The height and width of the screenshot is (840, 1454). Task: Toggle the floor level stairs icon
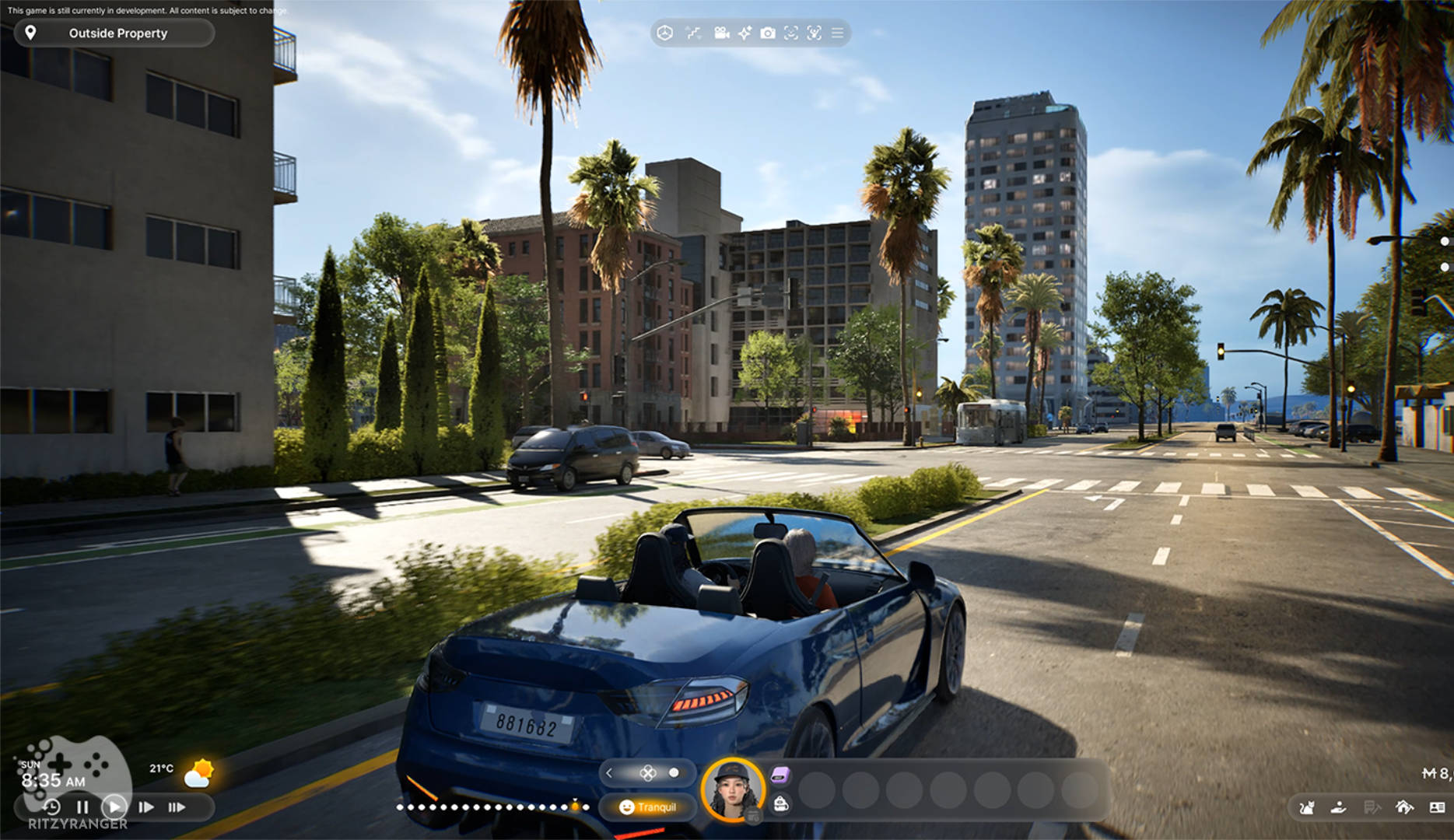[x=692, y=33]
